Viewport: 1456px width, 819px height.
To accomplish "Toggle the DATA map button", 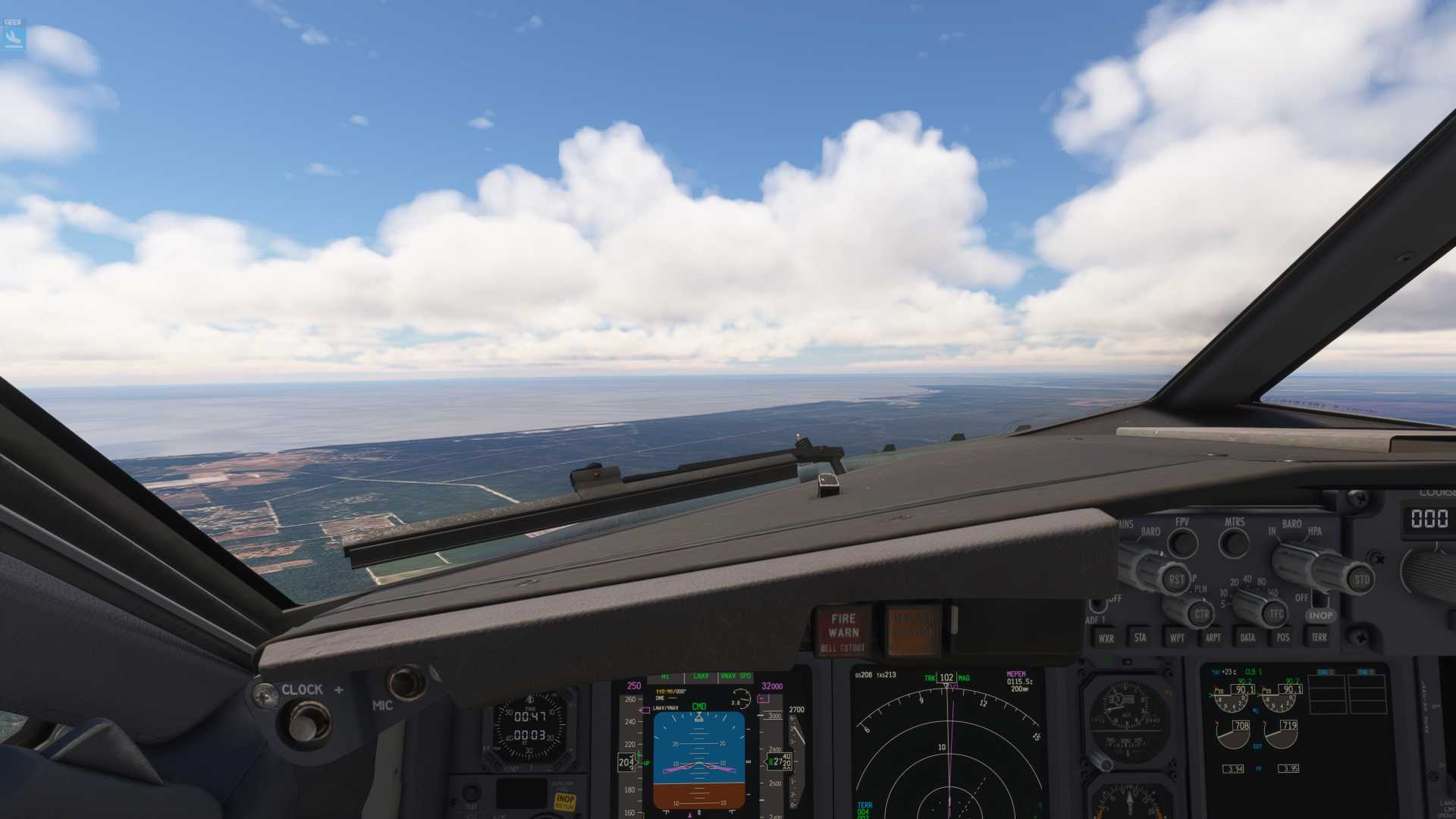I will tap(1247, 638).
